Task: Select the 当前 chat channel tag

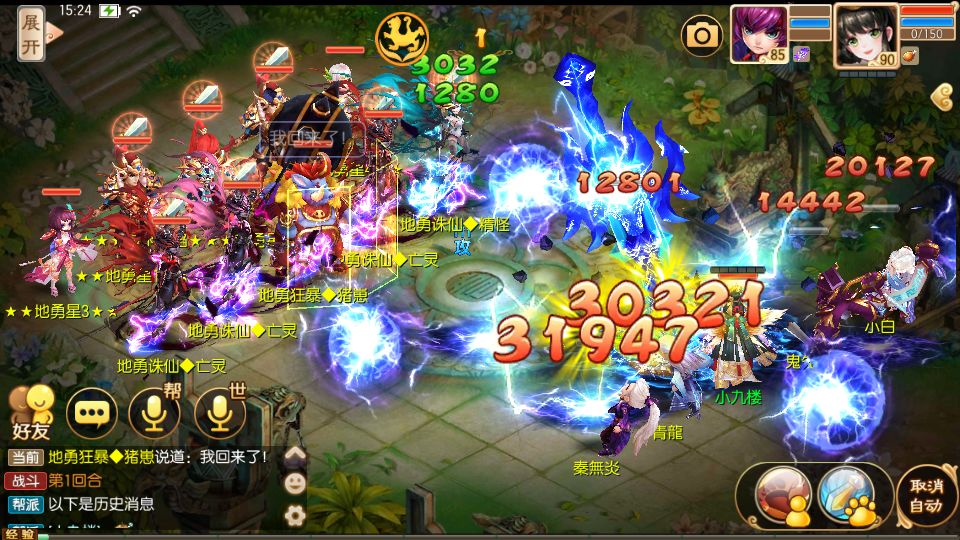Action: pyautogui.click(x=26, y=457)
